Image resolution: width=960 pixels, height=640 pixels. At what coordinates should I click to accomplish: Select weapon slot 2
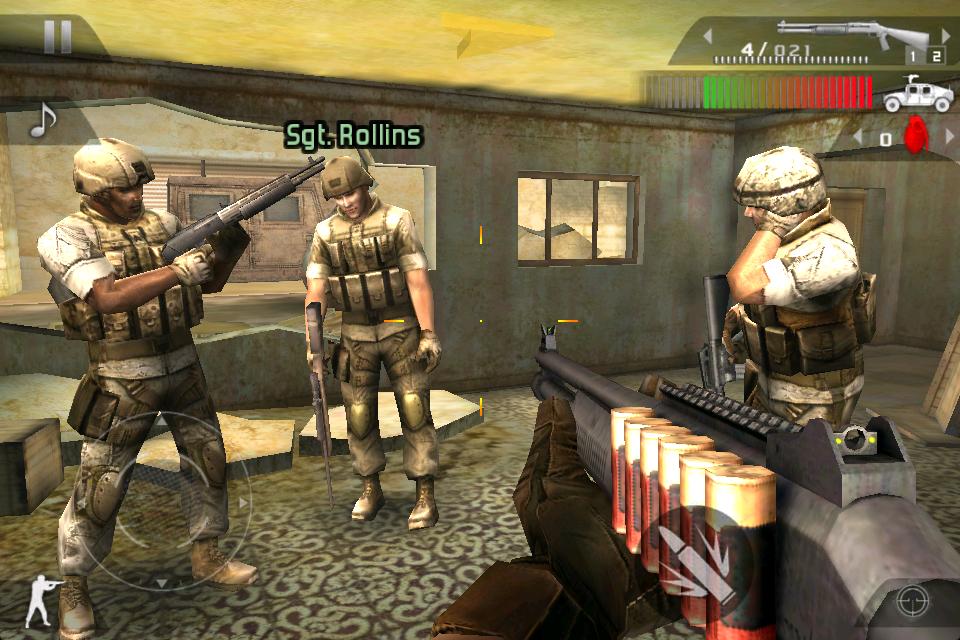[x=936, y=57]
